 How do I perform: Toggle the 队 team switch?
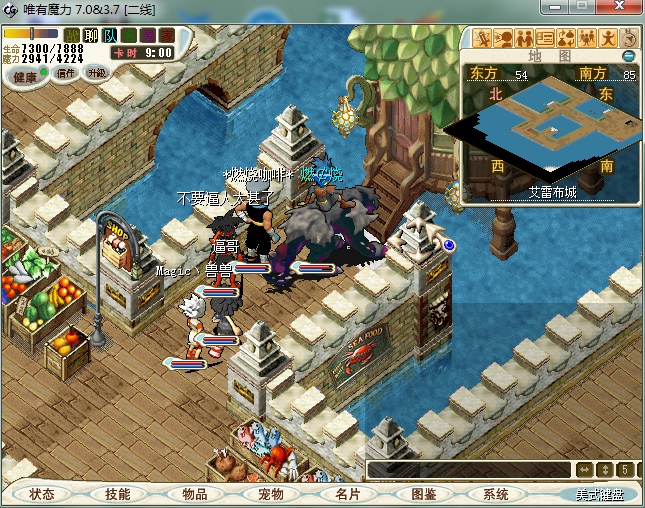[110, 35]
